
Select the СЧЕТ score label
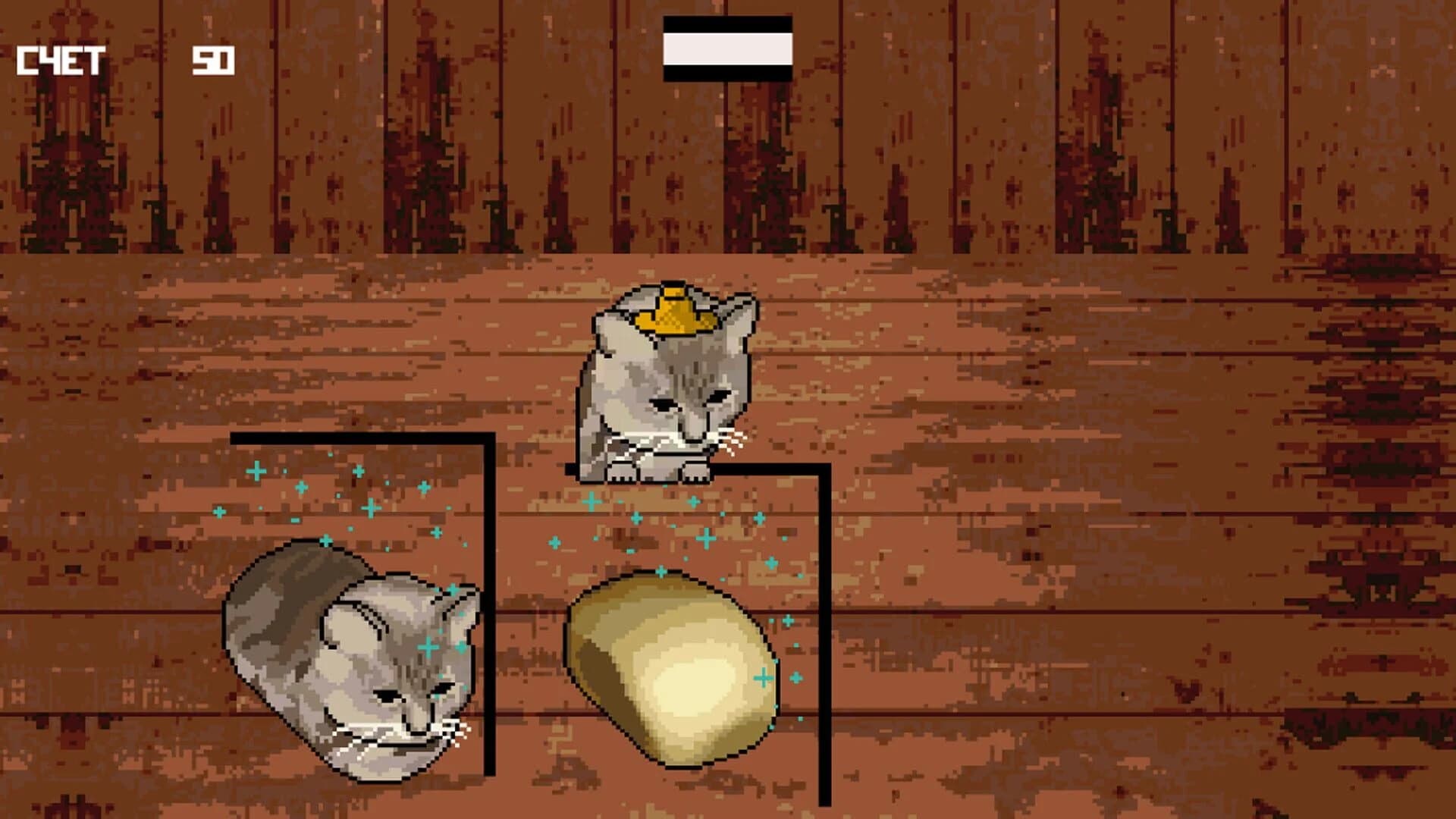coord(61,61)
